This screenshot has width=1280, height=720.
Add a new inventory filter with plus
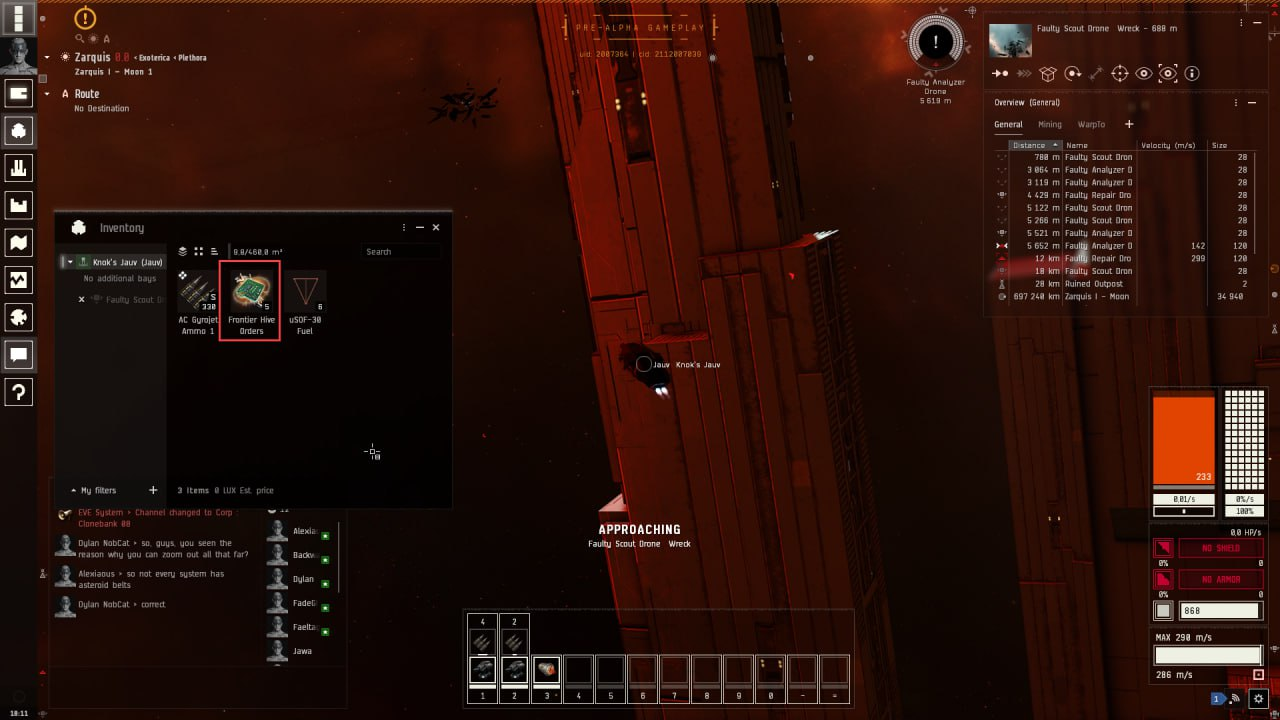(153, 490)
